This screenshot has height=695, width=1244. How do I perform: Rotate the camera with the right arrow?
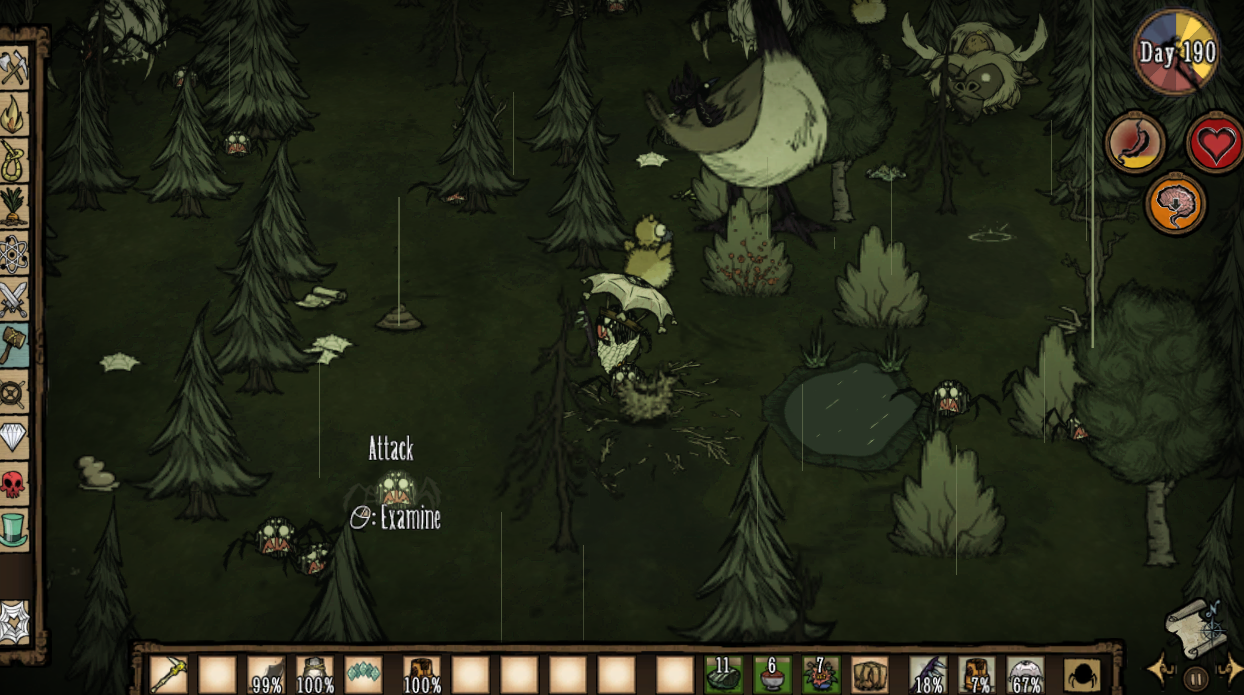1230,670
